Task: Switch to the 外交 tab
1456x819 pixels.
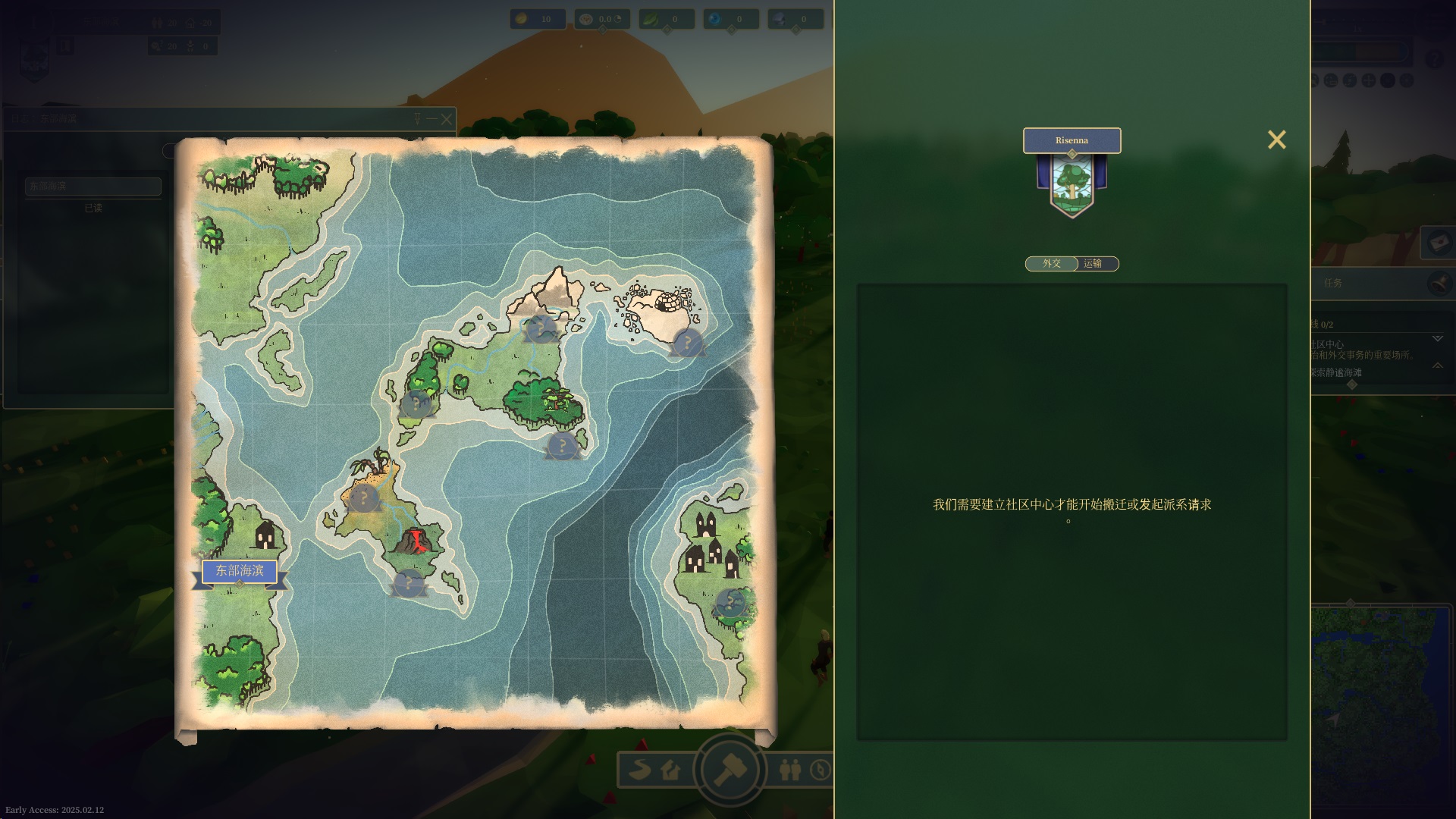Action: point(1052,264)
